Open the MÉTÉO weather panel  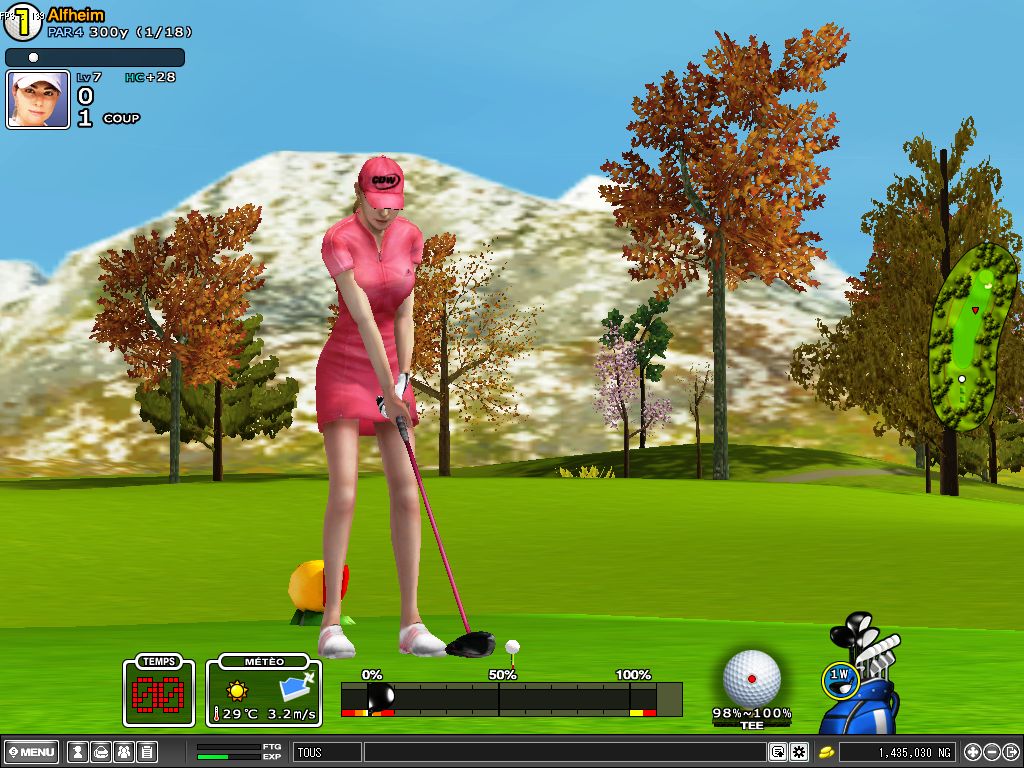pyautogui.click(x=264, y=691)
